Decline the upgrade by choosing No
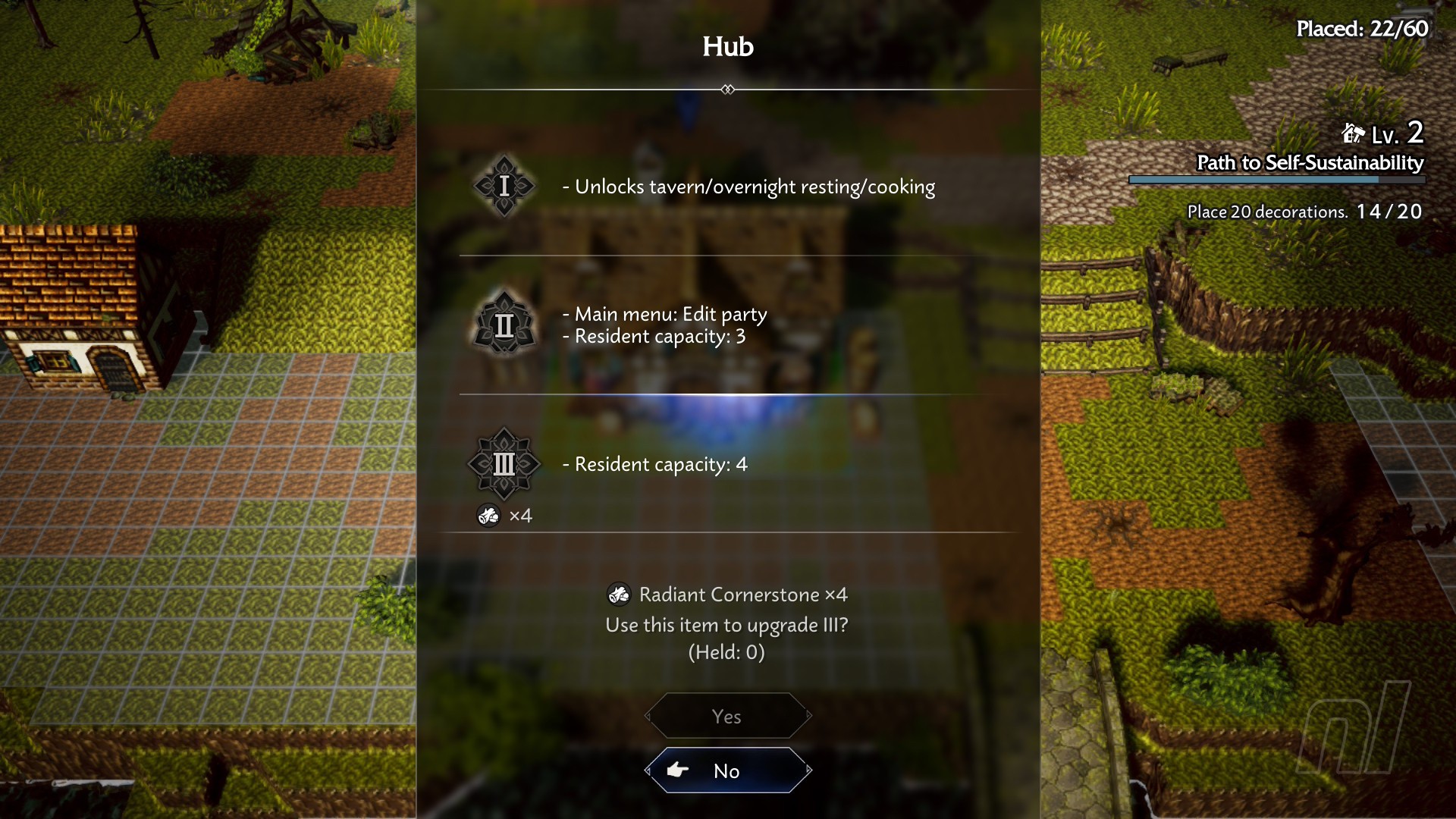 (x=727, y=770)
